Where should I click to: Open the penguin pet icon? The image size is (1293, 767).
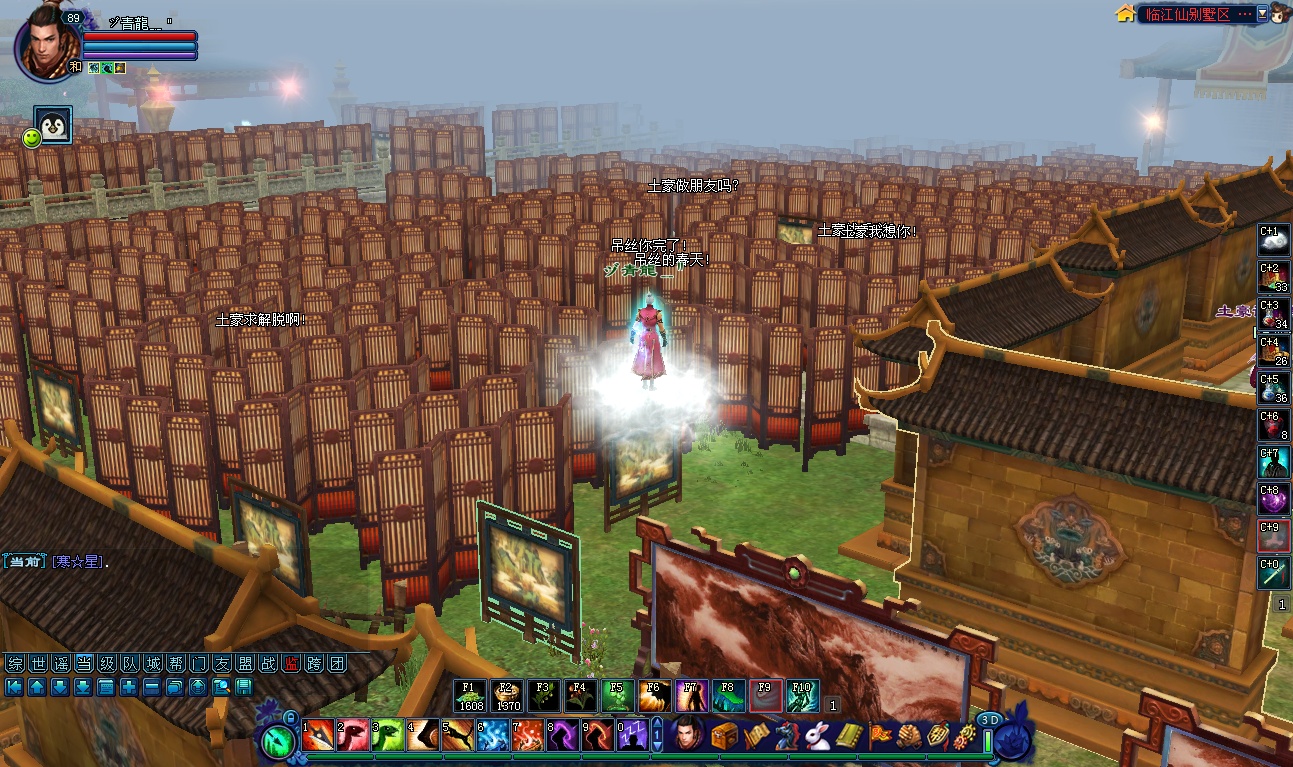coord(53,125)
